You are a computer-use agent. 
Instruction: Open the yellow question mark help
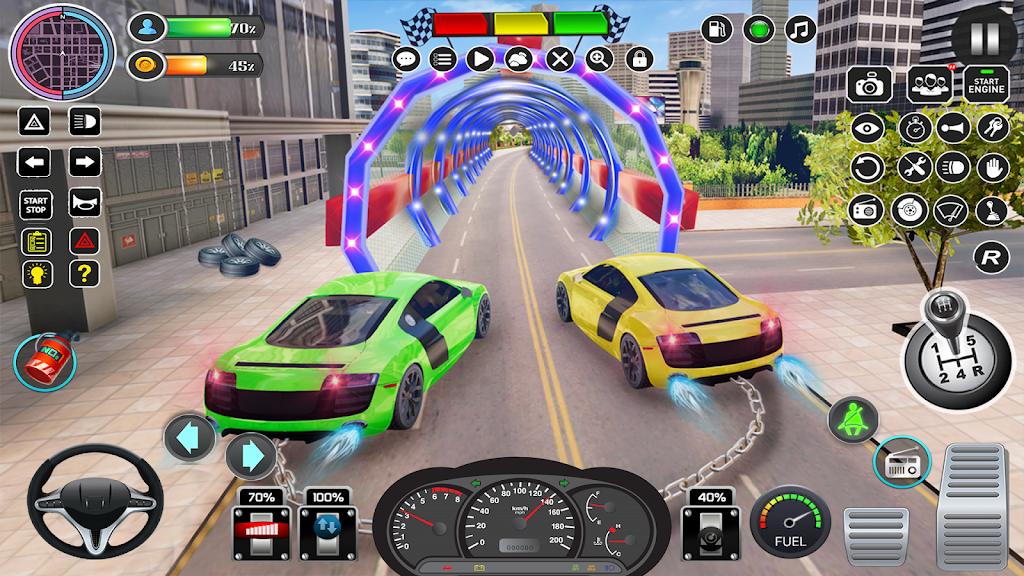[x=85, y=273]
